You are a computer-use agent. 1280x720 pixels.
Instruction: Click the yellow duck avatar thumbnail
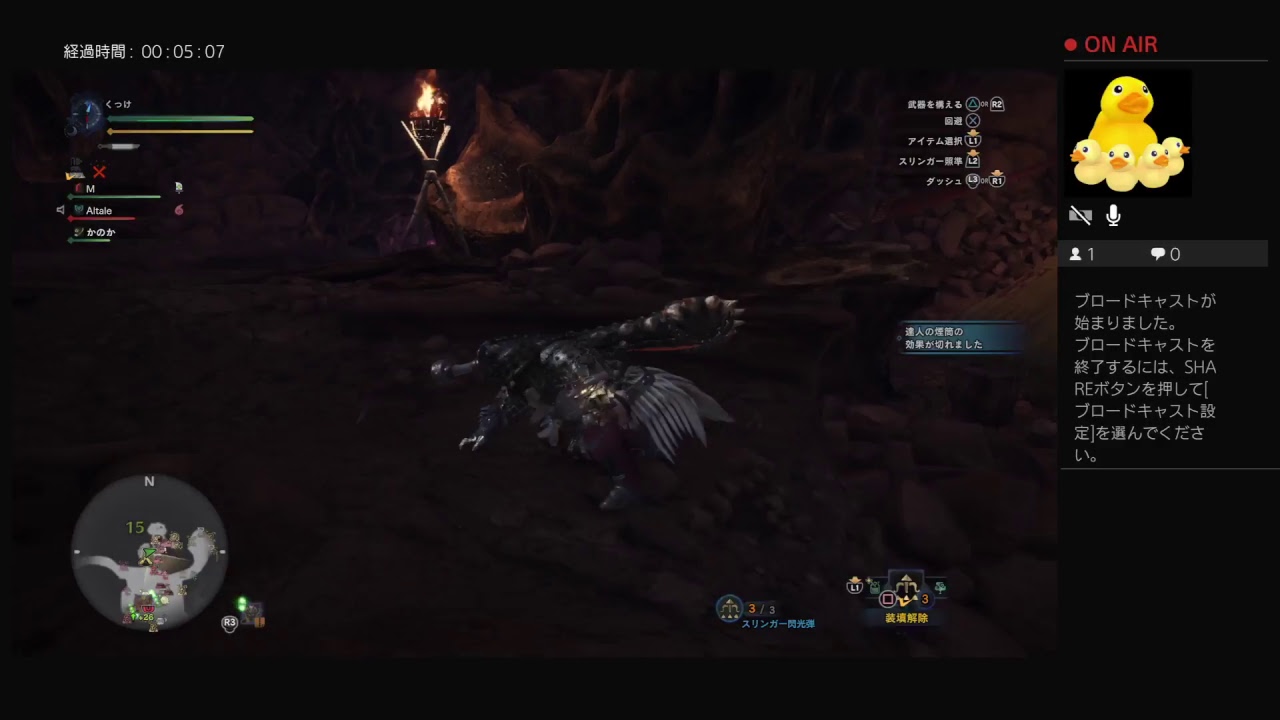tap(1128, 135)
